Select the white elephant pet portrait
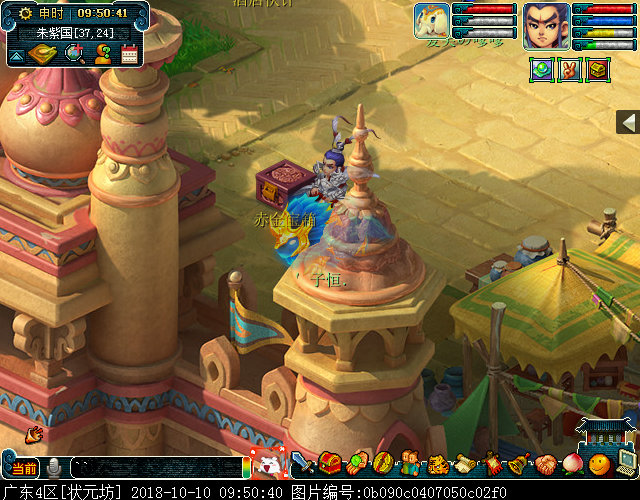Screen dimensions: 640x500 432,21
